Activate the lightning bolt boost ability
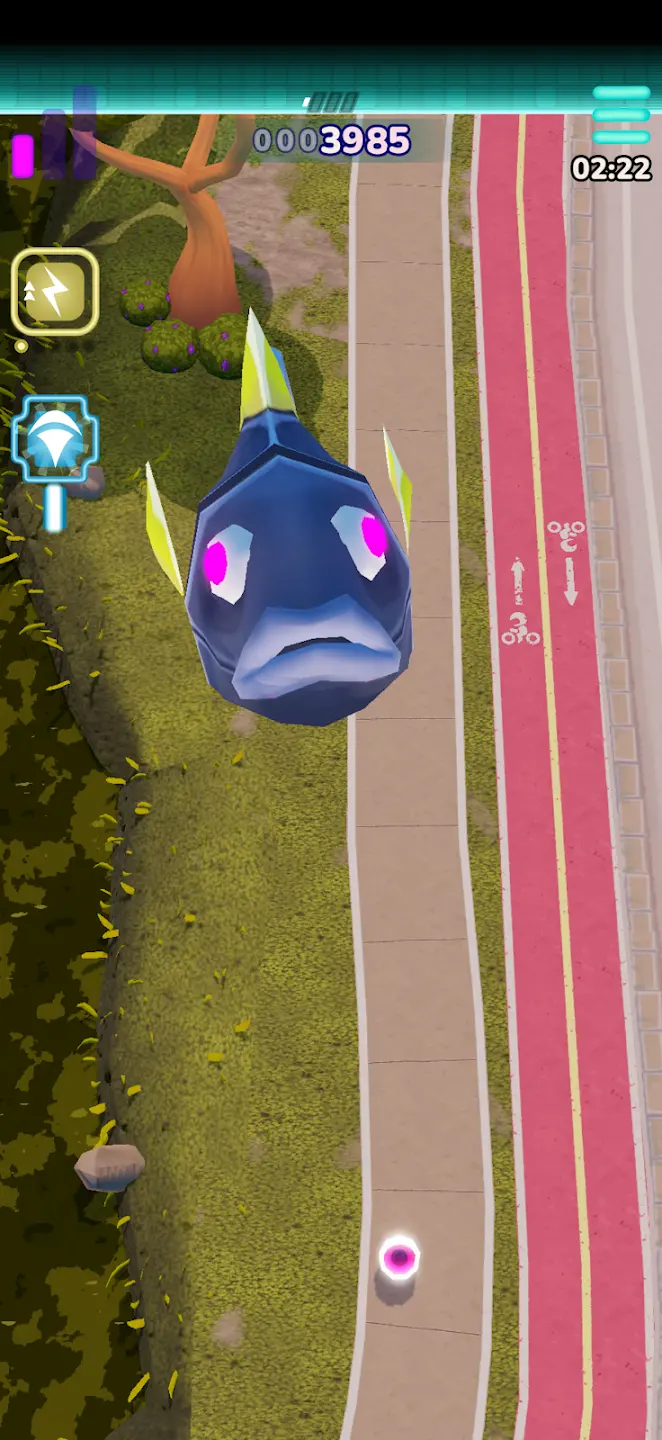Viewport: 662px width, 1440px height. [x=55, y=291]
